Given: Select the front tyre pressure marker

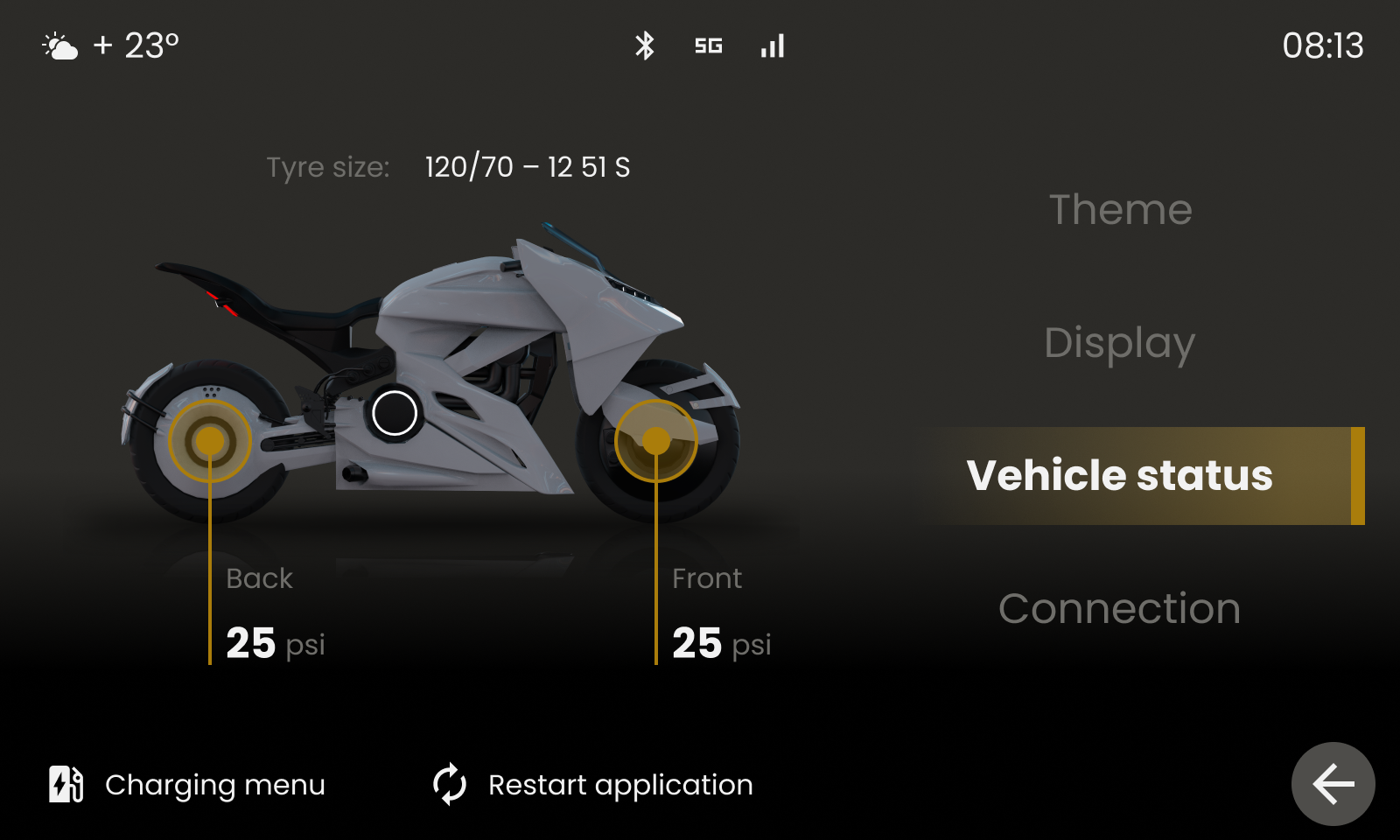Looking at the screenshot, I should (656, 441).
